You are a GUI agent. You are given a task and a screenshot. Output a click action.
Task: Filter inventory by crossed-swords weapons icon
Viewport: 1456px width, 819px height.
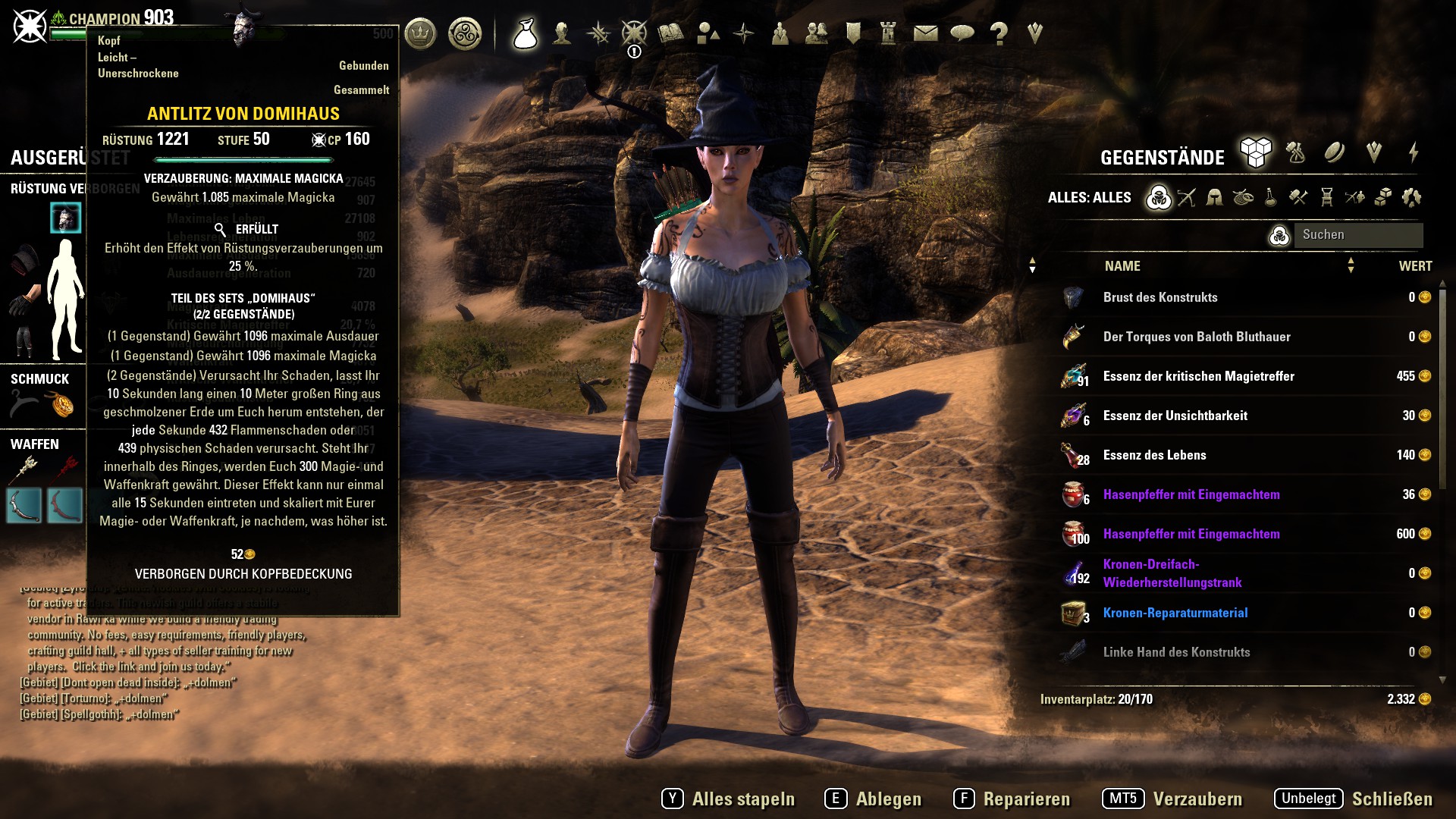click(1187, 198)
